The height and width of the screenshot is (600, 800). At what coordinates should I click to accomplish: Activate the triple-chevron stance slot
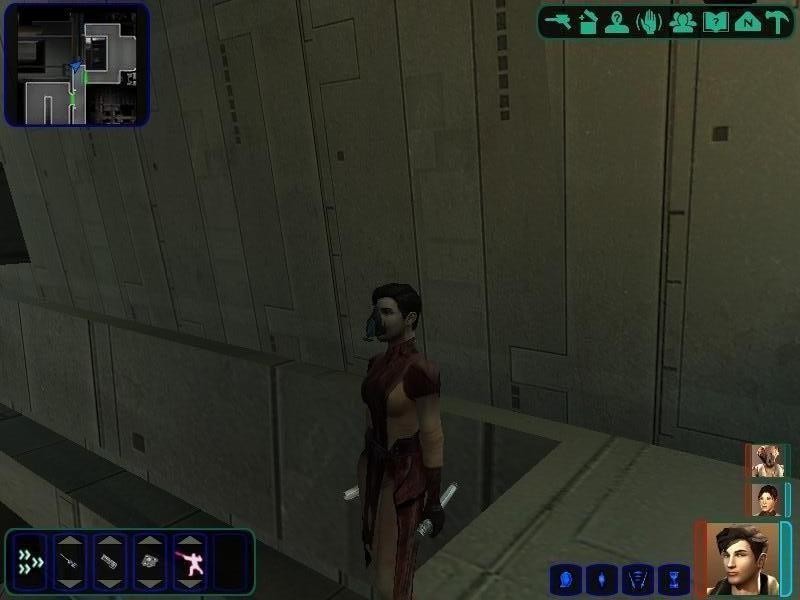pos(30,562)
